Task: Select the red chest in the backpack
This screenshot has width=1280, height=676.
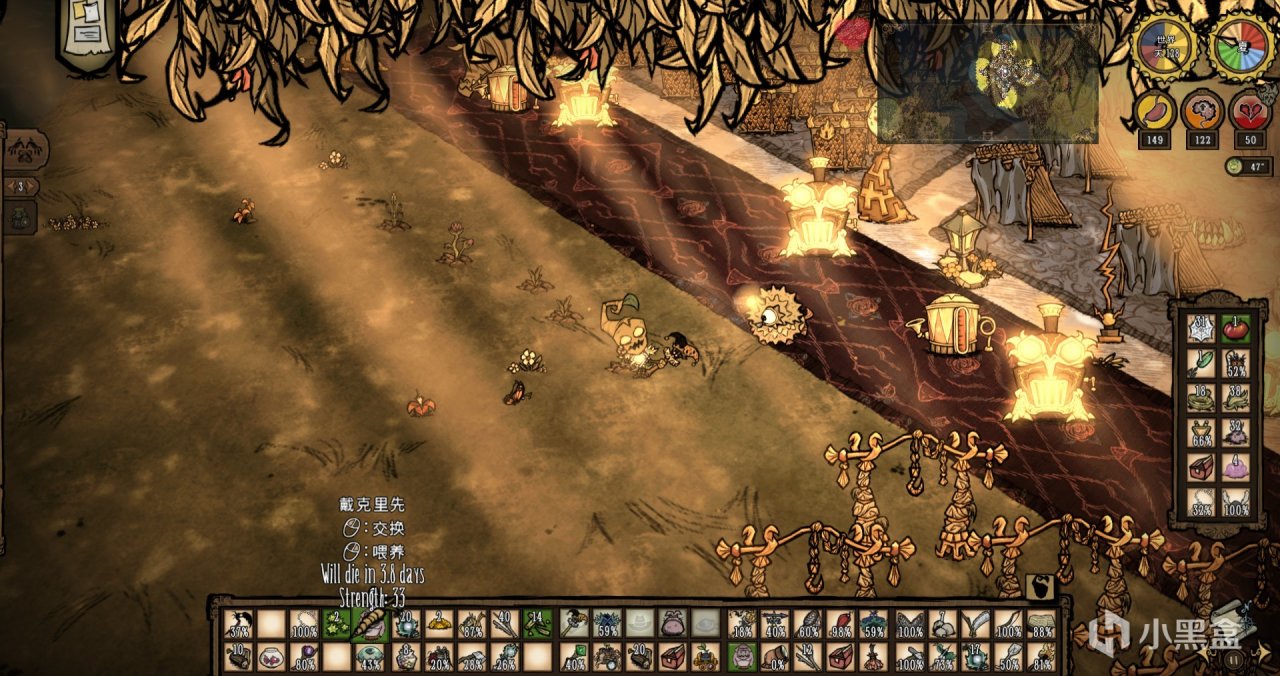Action: pyautogui.click(x=1202, y=467)
